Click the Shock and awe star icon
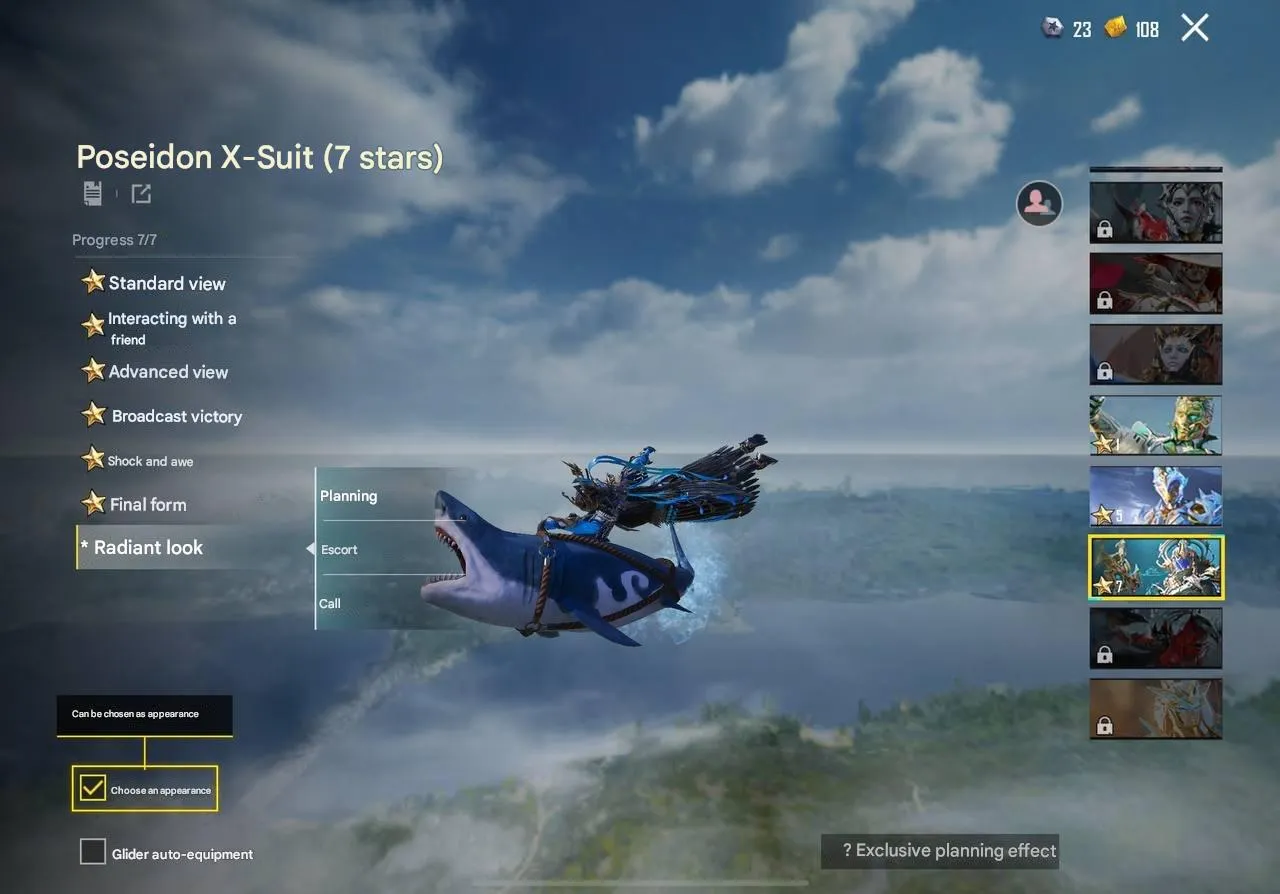 click(92, 459)
